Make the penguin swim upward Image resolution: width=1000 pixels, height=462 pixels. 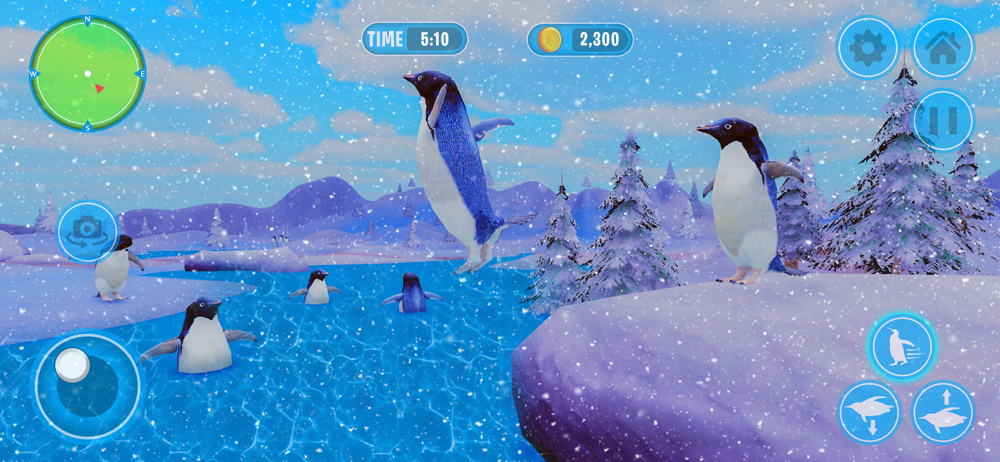click(942, 412)
